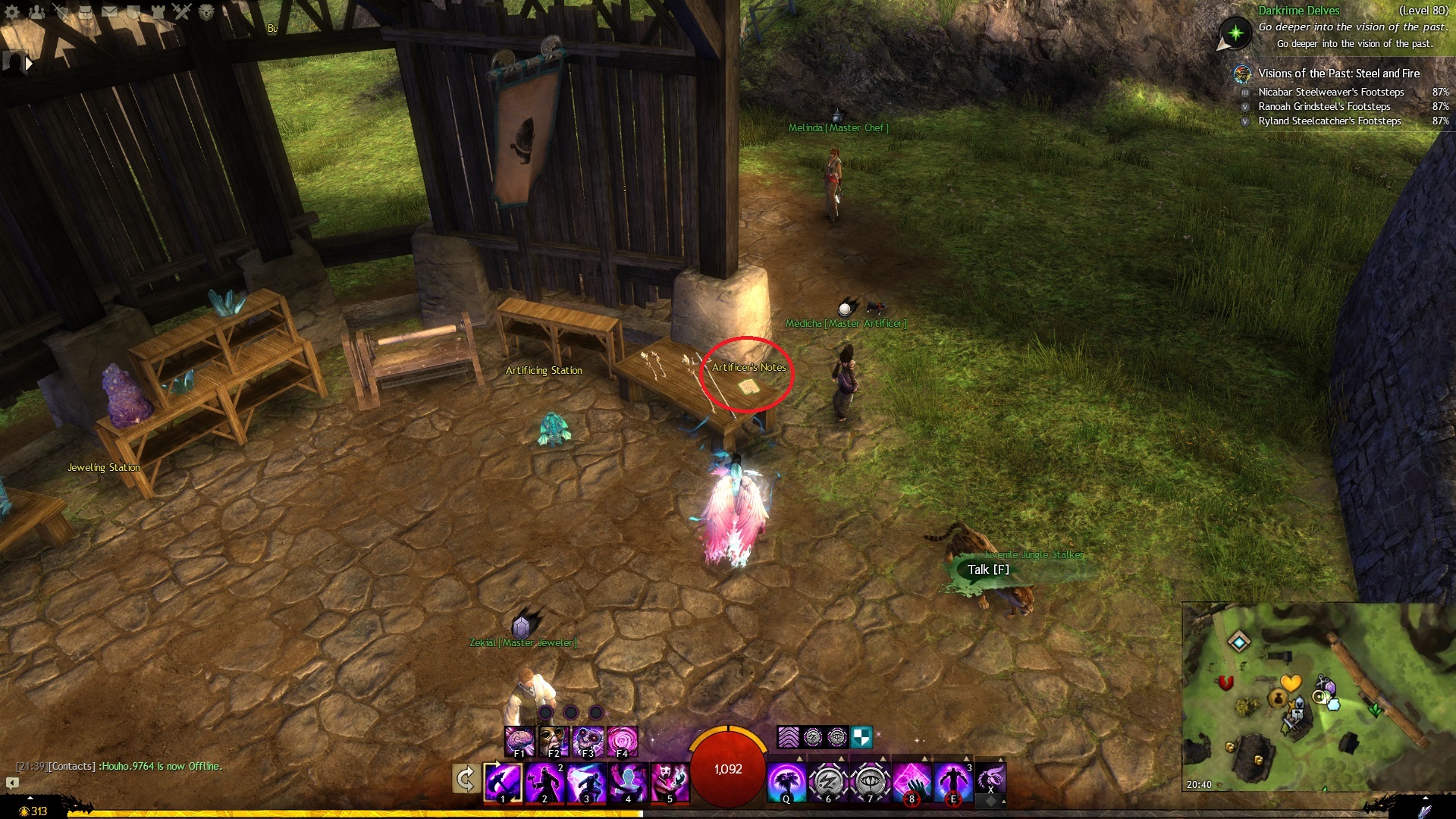Select the Visions of the Past objective tracker

coord(1338,74)
